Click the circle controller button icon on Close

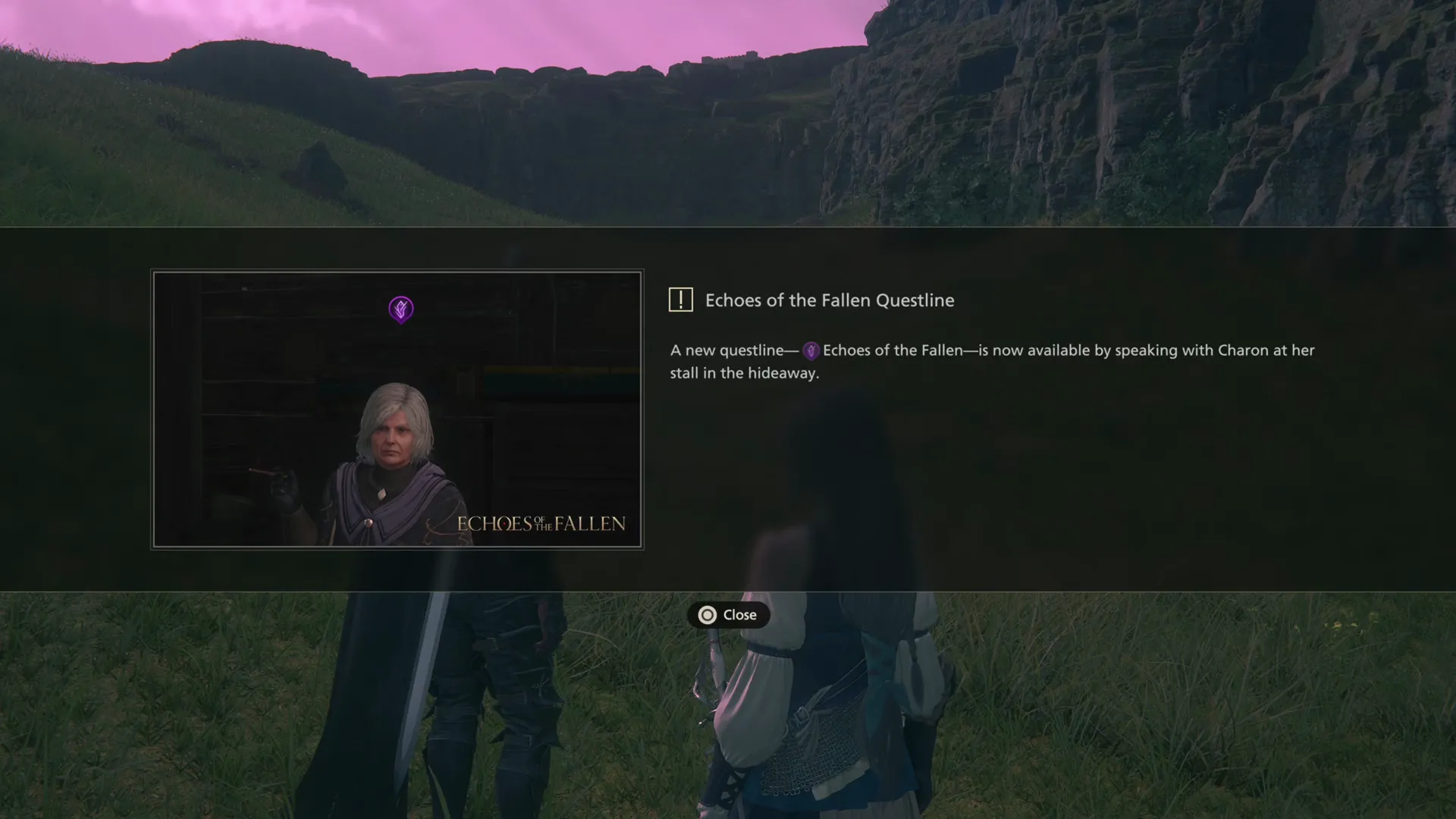tap(707, 615)
